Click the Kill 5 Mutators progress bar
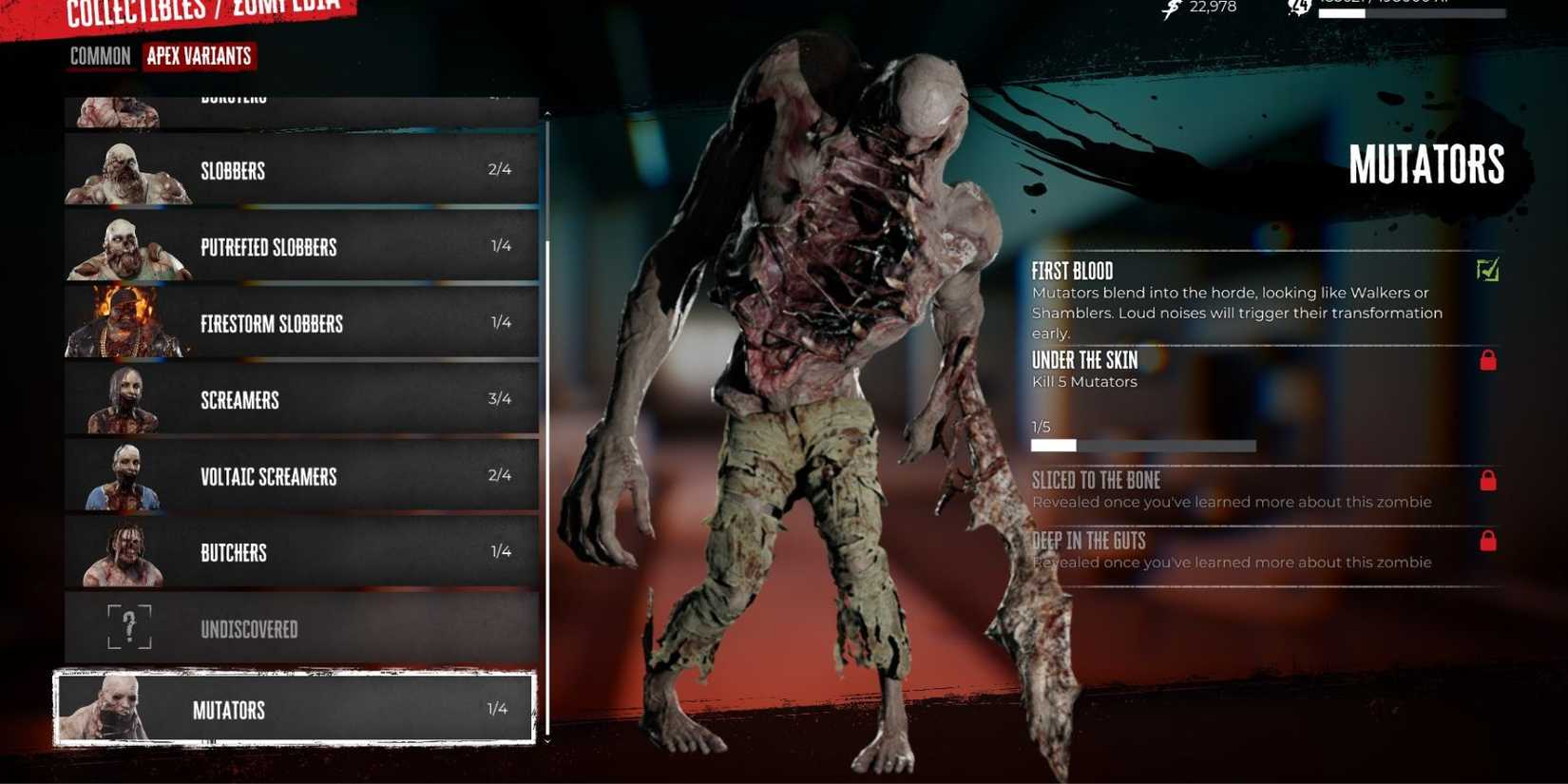1568x784 pixels. coord(1143,444)
